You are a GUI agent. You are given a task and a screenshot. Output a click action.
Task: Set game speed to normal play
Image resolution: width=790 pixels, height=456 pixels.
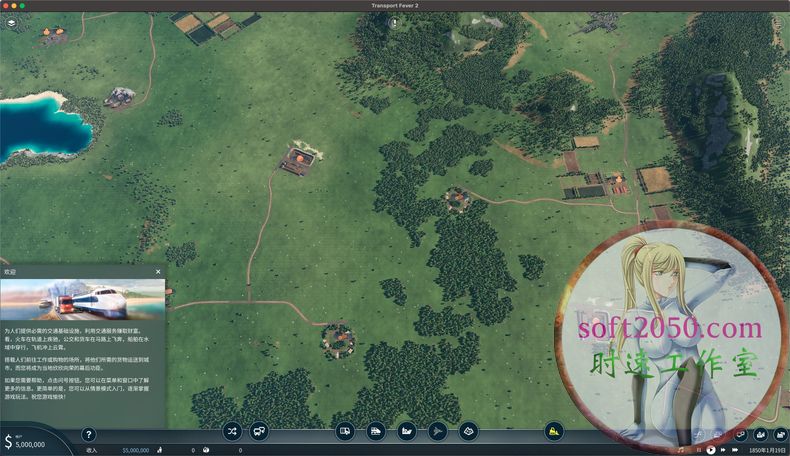click(x=710, y=450)
